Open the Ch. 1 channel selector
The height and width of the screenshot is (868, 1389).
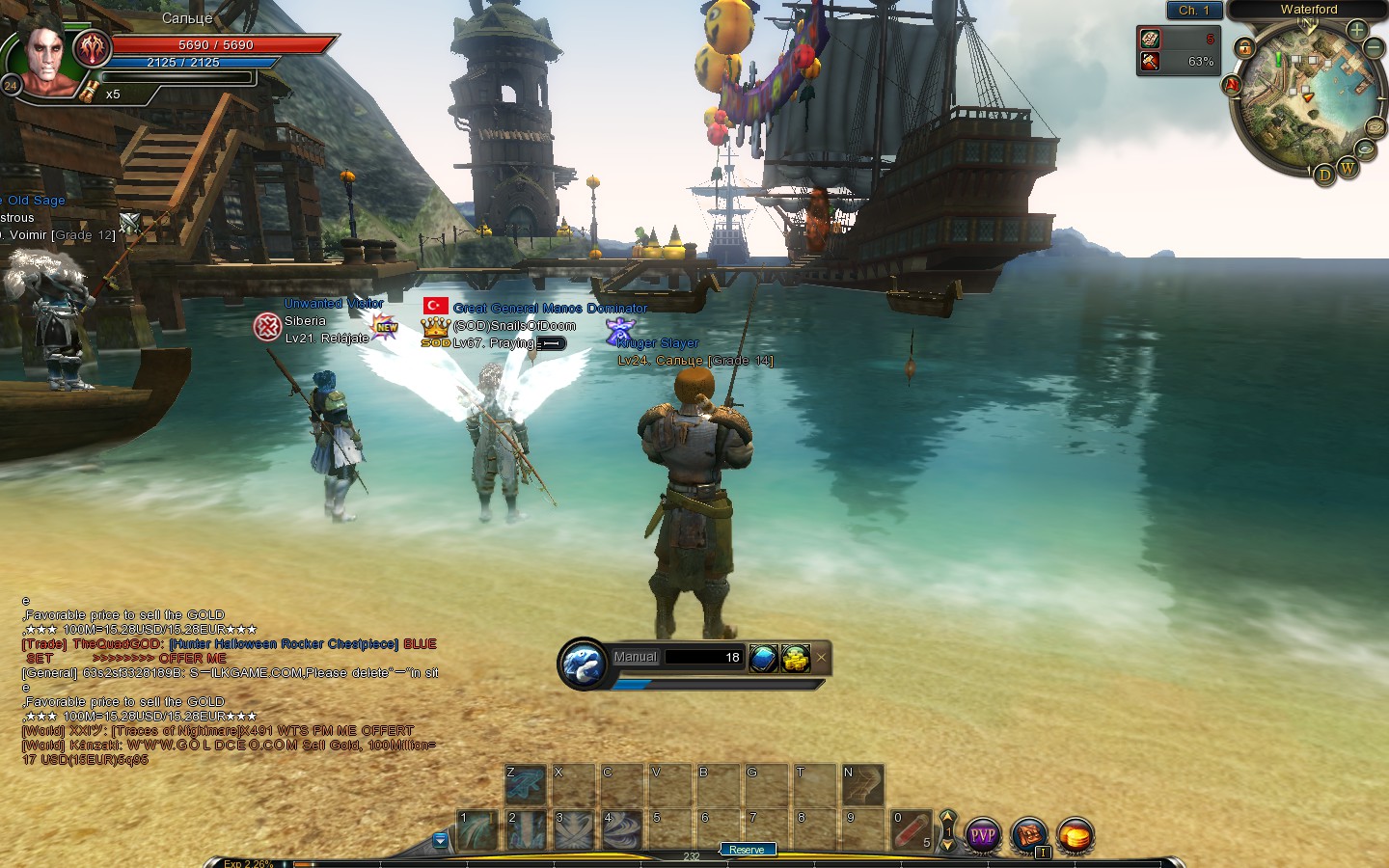pos(1193,10)
